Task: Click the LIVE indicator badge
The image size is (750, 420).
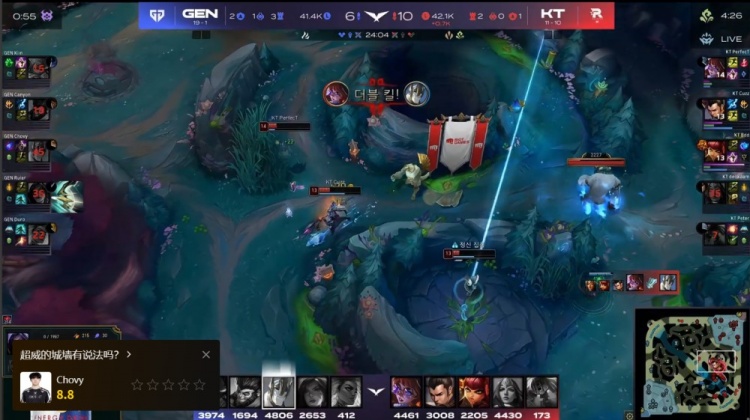Action: point(729,38)
